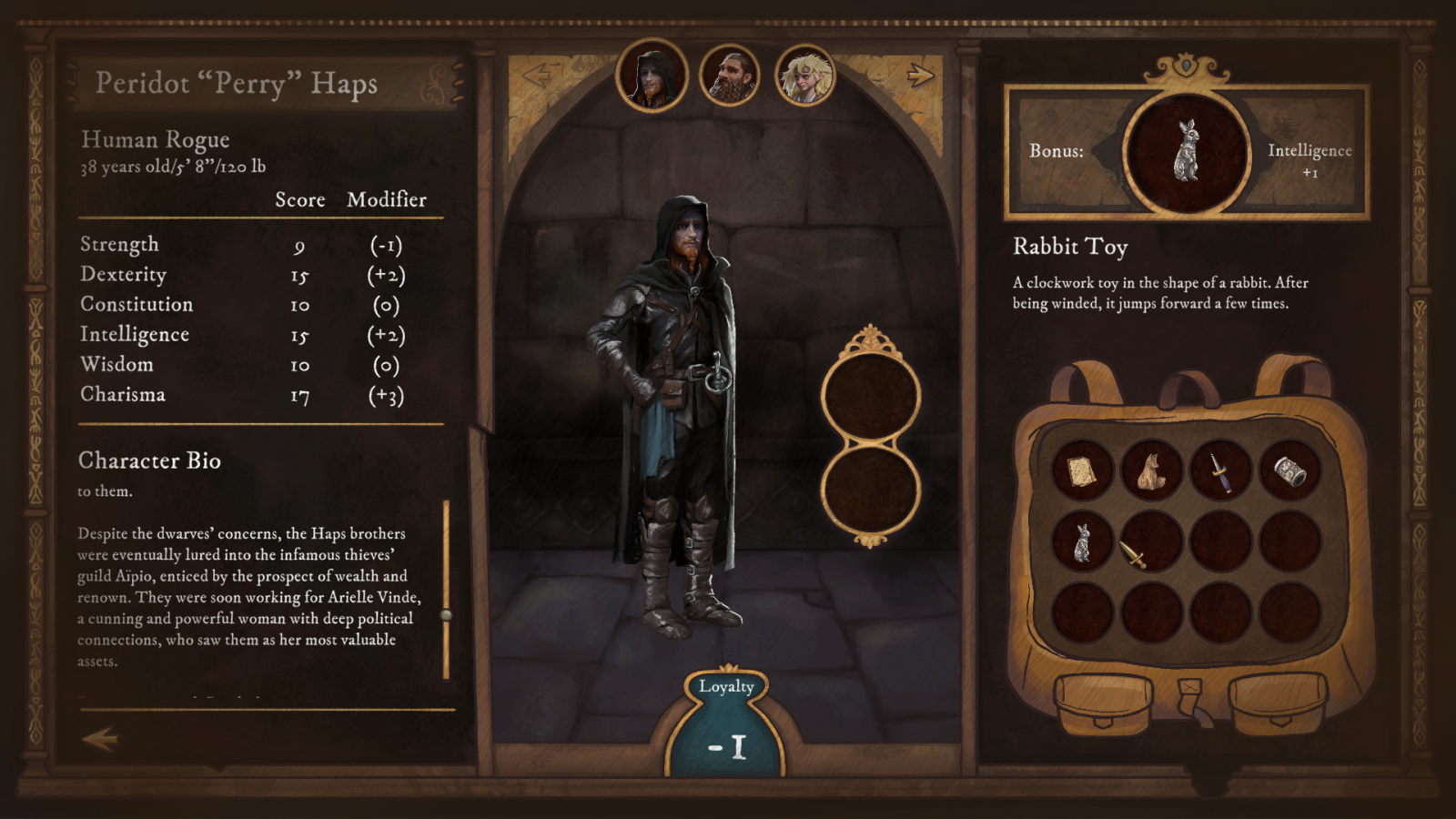Click the Character Bio scrollbar handle
1456x819 pixels.
pos(446,615)
